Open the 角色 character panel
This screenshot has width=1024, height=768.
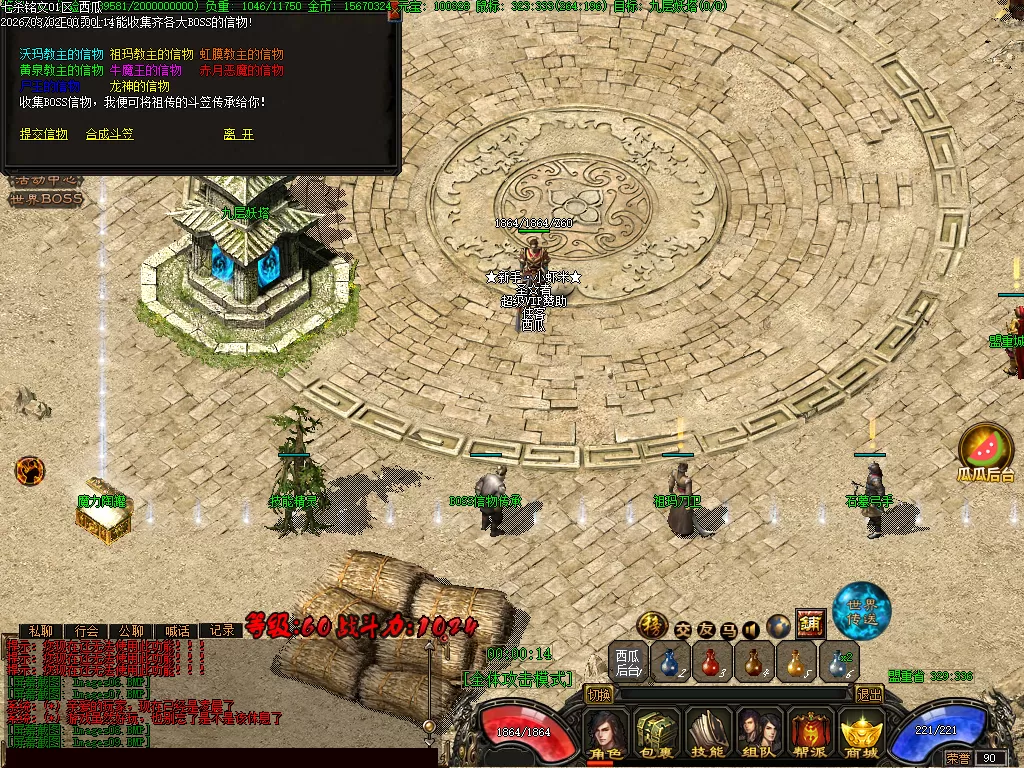[606, 735]
